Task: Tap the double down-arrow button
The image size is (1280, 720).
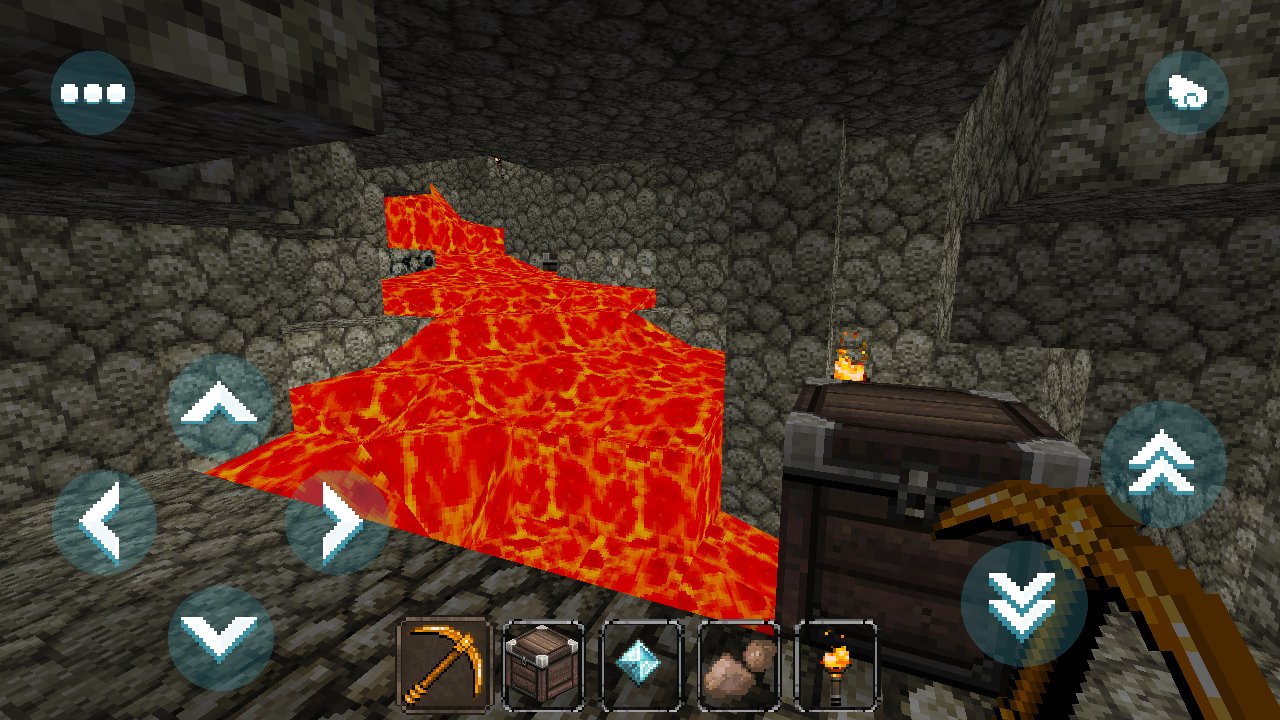Action: (1023, 603)
